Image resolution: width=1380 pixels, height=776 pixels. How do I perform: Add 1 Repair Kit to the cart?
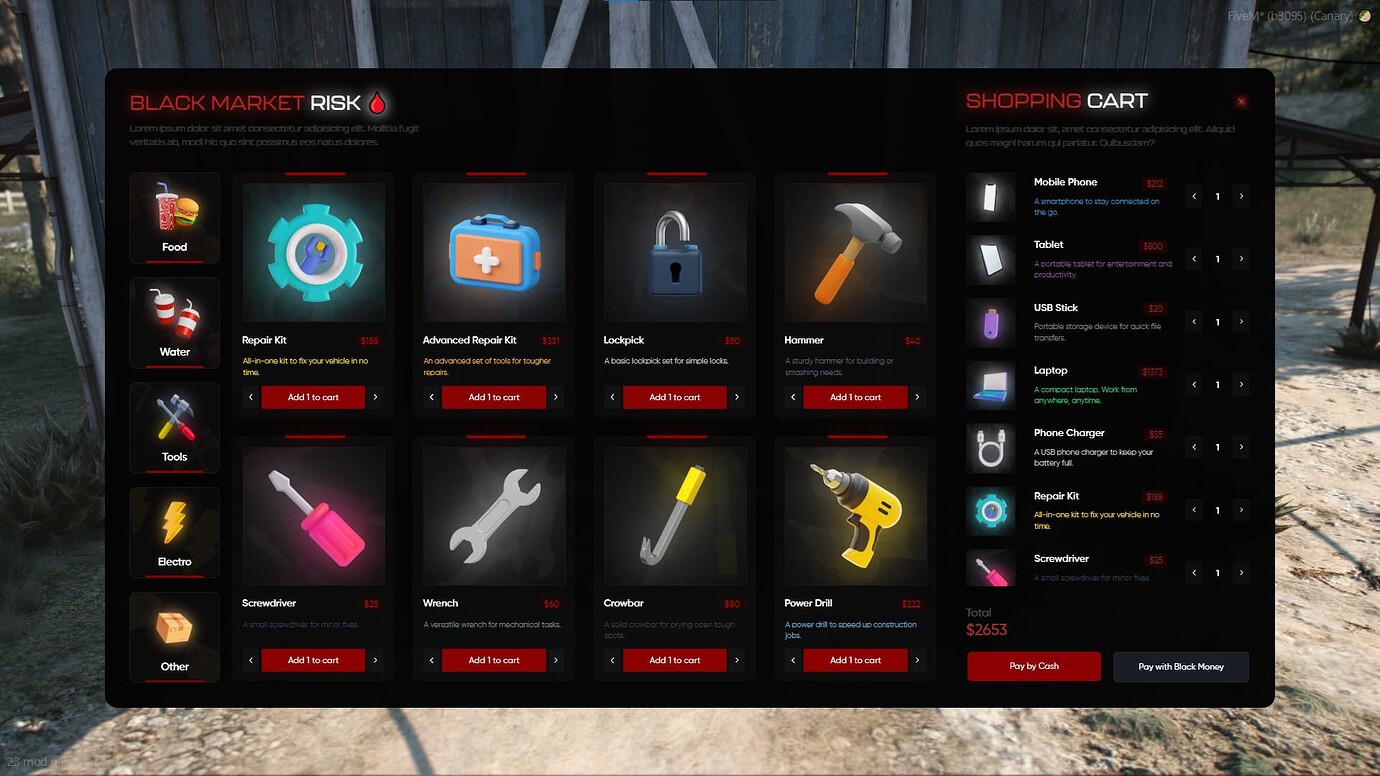point(313,396)
